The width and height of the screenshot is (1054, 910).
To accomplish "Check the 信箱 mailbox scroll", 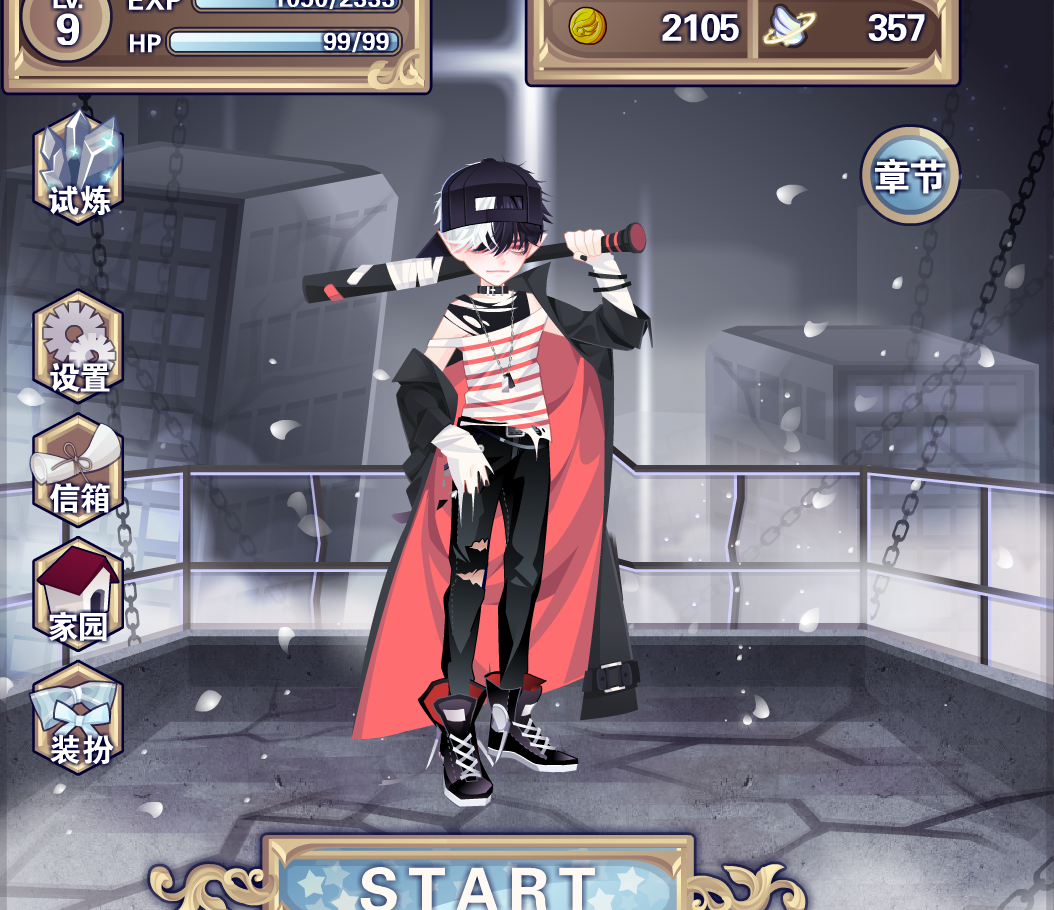I will [x=79, y=469].
